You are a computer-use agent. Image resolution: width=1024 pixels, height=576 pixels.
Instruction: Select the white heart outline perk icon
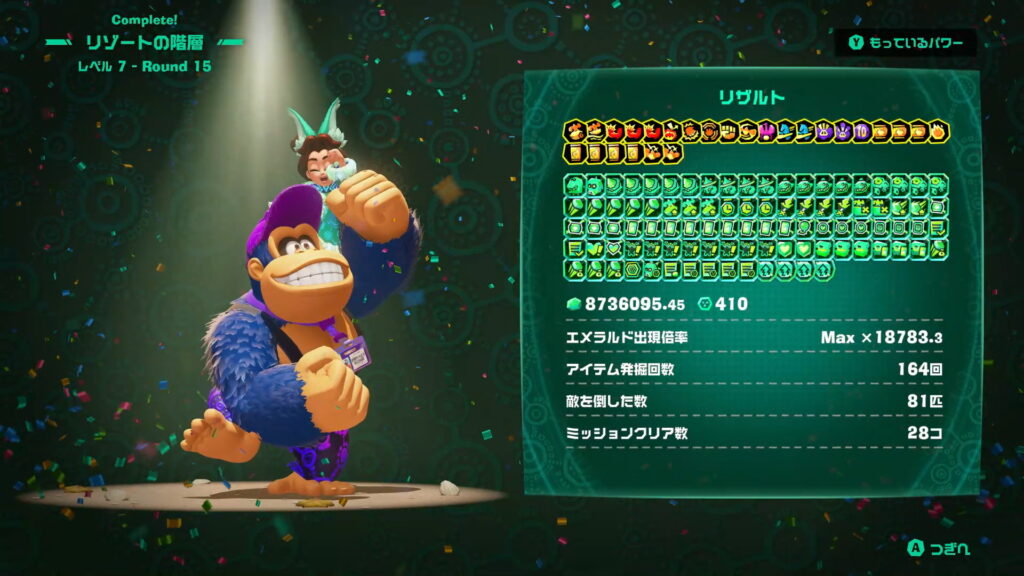612,248
